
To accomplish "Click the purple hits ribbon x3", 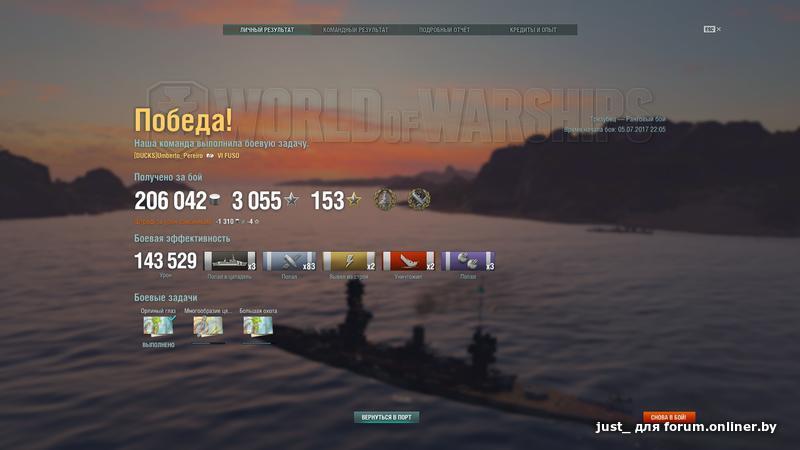I will (x=468, y=261).
